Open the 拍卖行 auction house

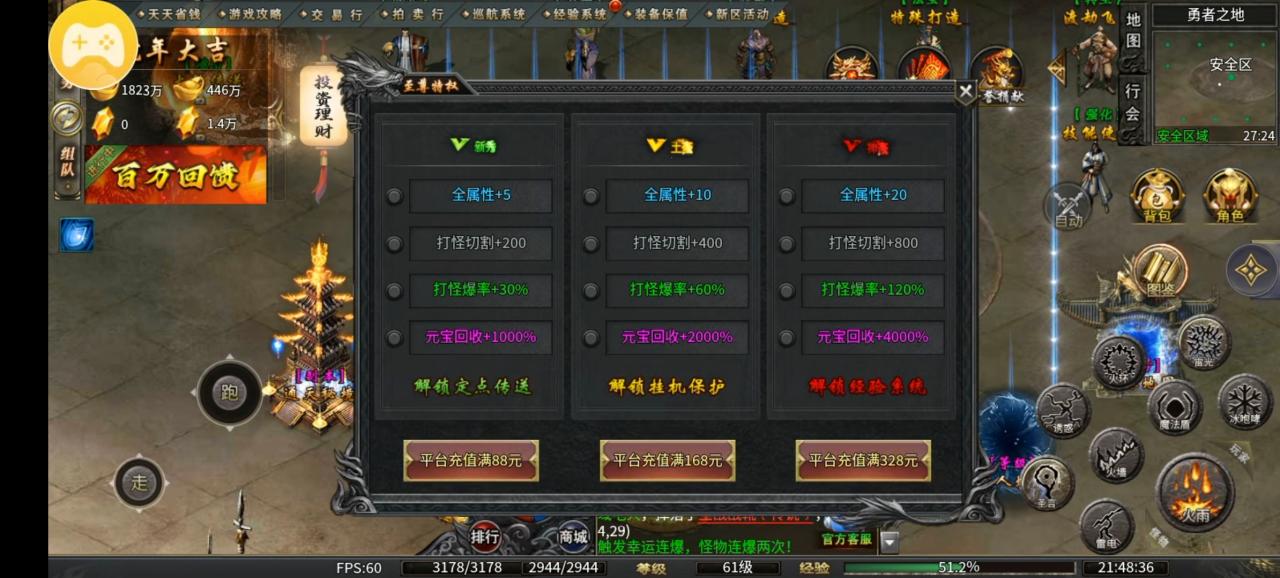(x=419, y=14)
